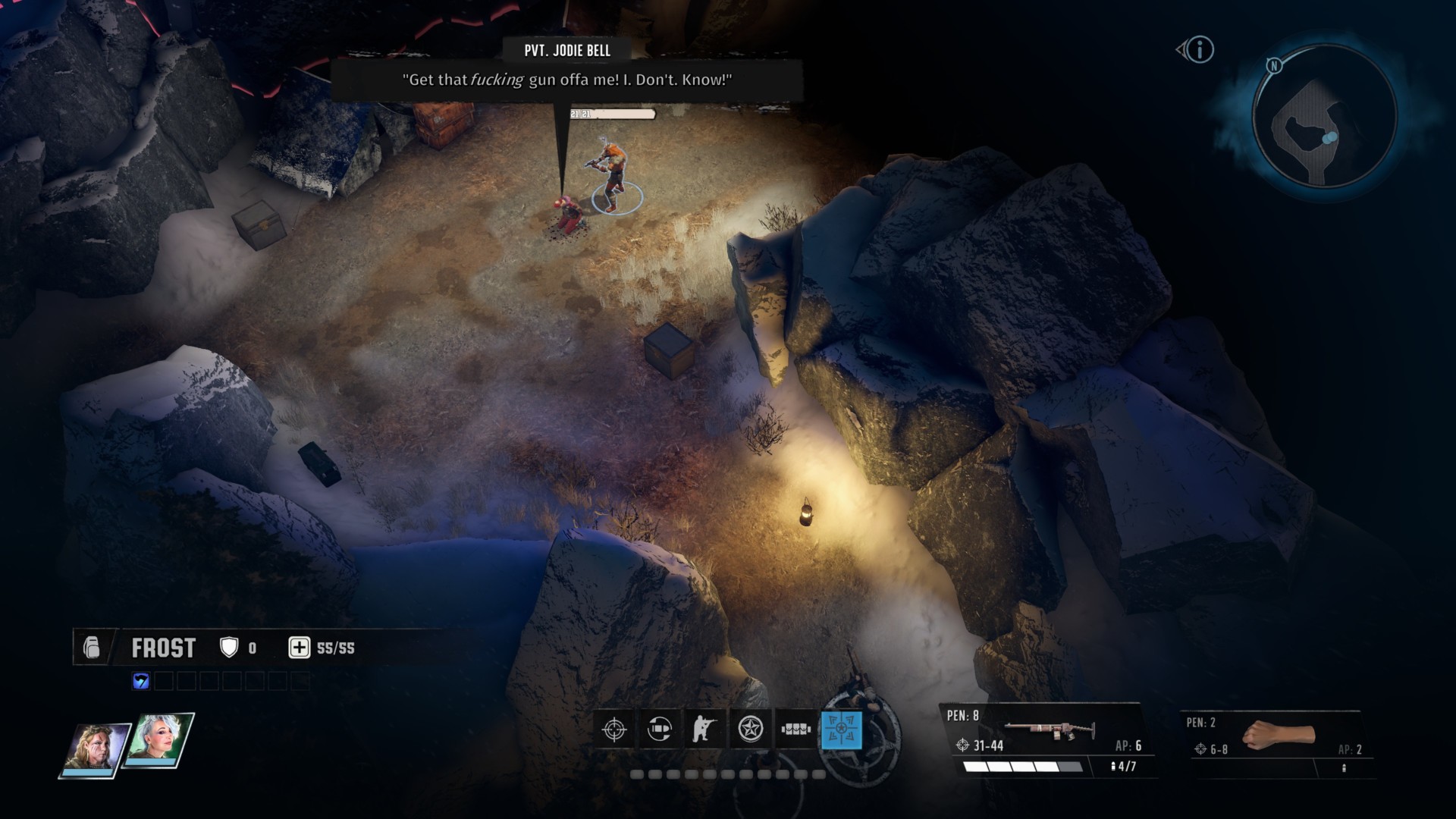Click the blue status effect icon

click(141, 681)
